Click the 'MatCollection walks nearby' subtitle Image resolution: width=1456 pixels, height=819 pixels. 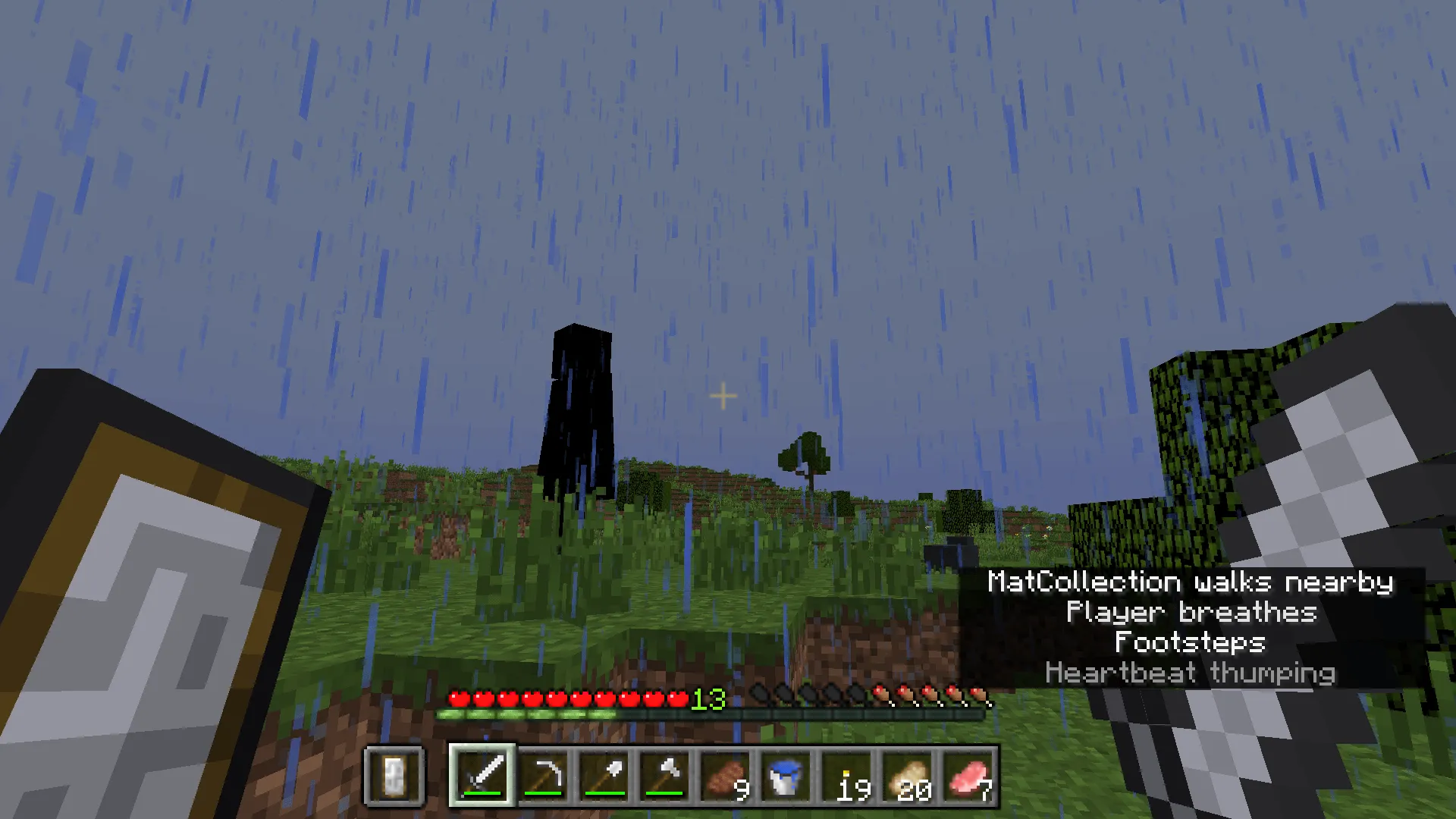pyautogui.click(x=1192, y=582)
